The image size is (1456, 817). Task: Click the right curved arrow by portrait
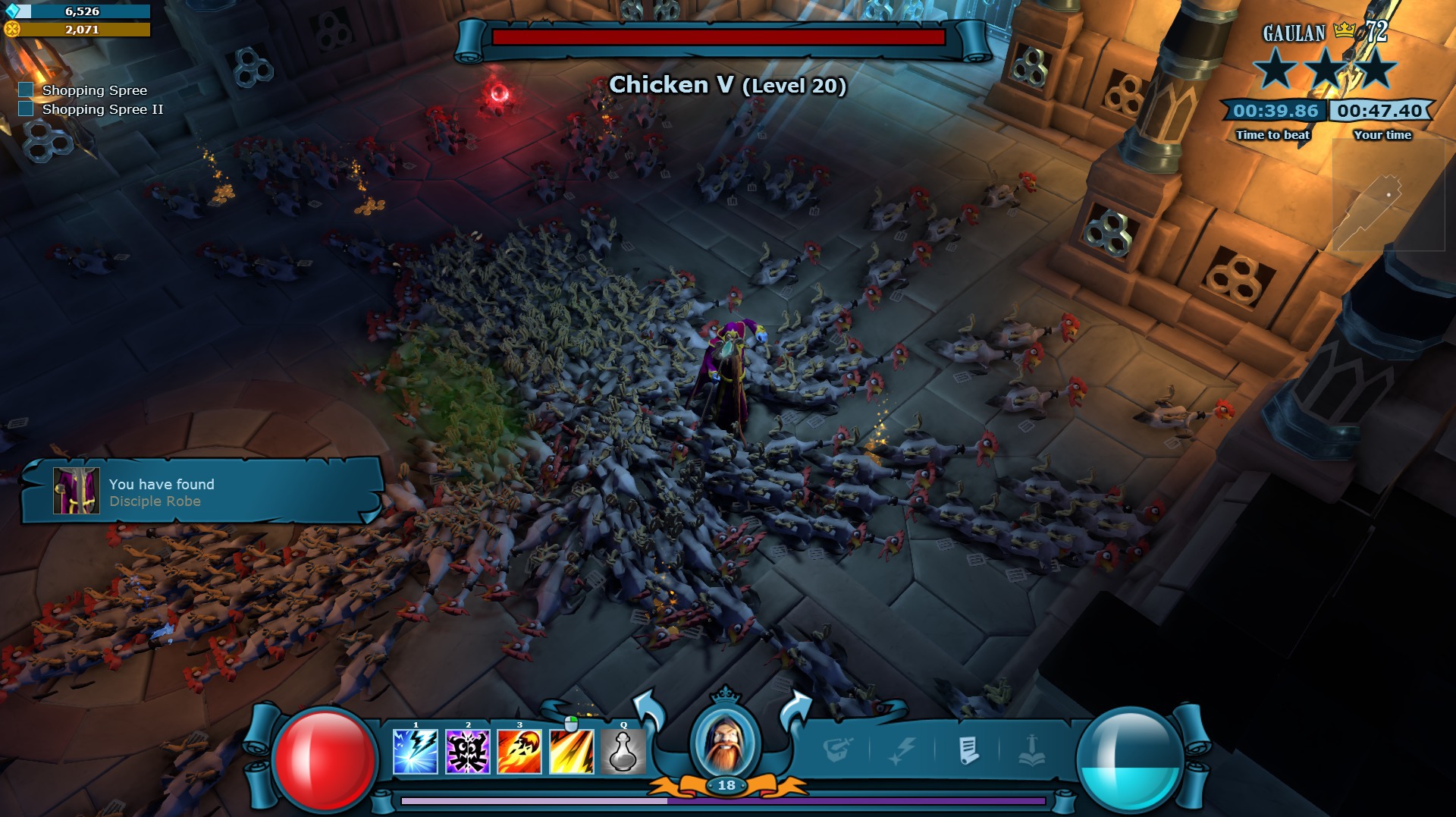795,711
